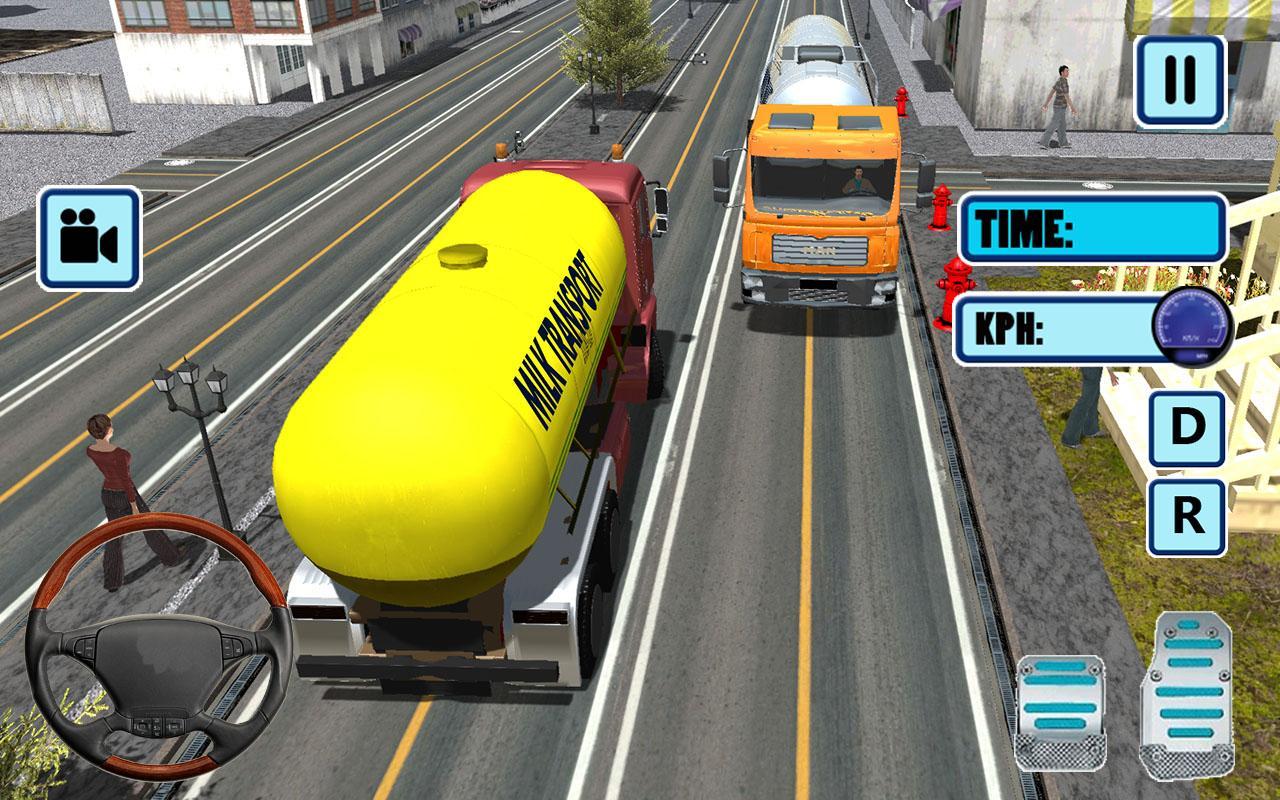Shift into Reverse with the R button
1280x800 pixels.
click(1187, 517)
